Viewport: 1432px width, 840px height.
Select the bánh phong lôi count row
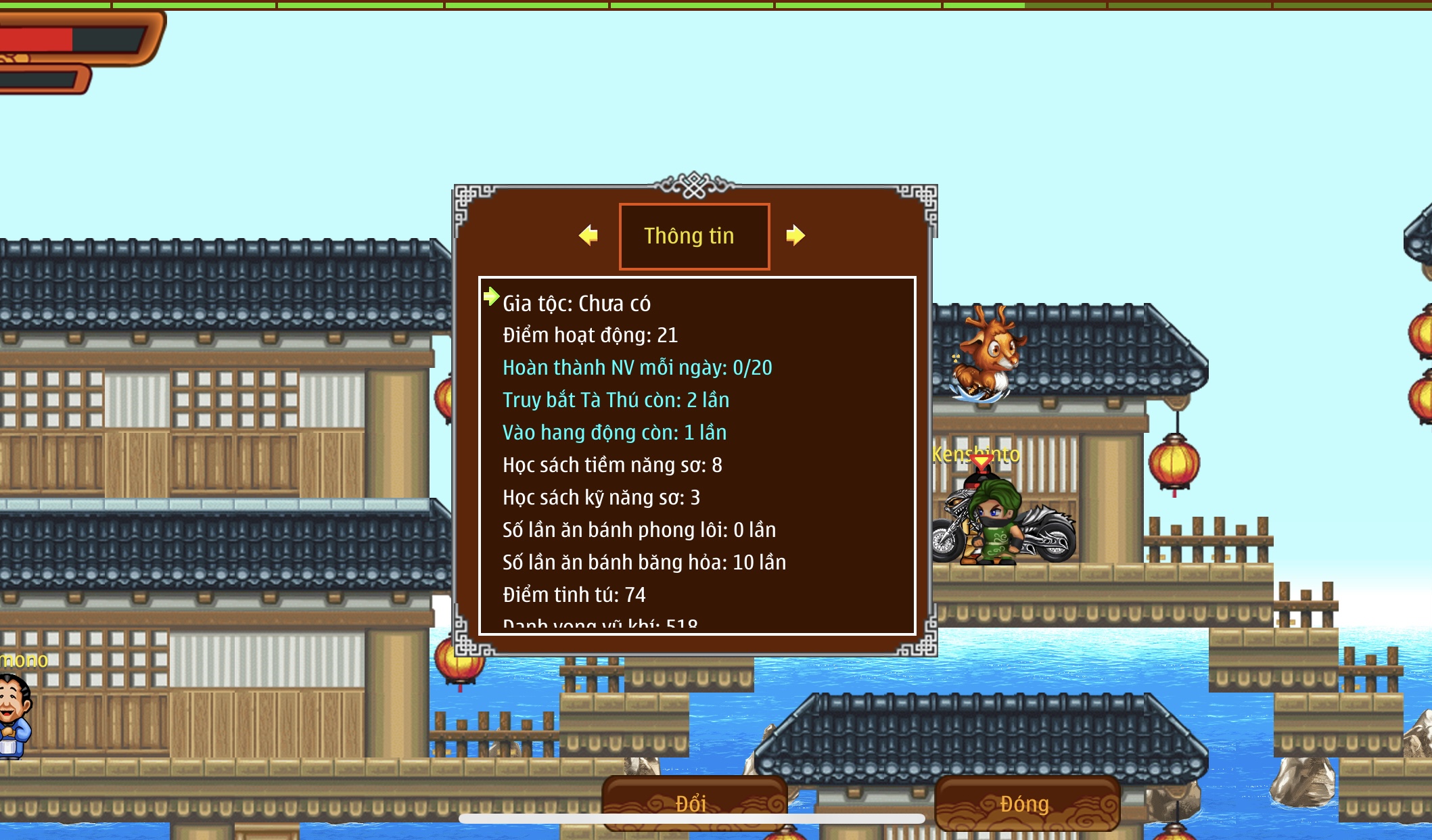[x=639, y=530]
